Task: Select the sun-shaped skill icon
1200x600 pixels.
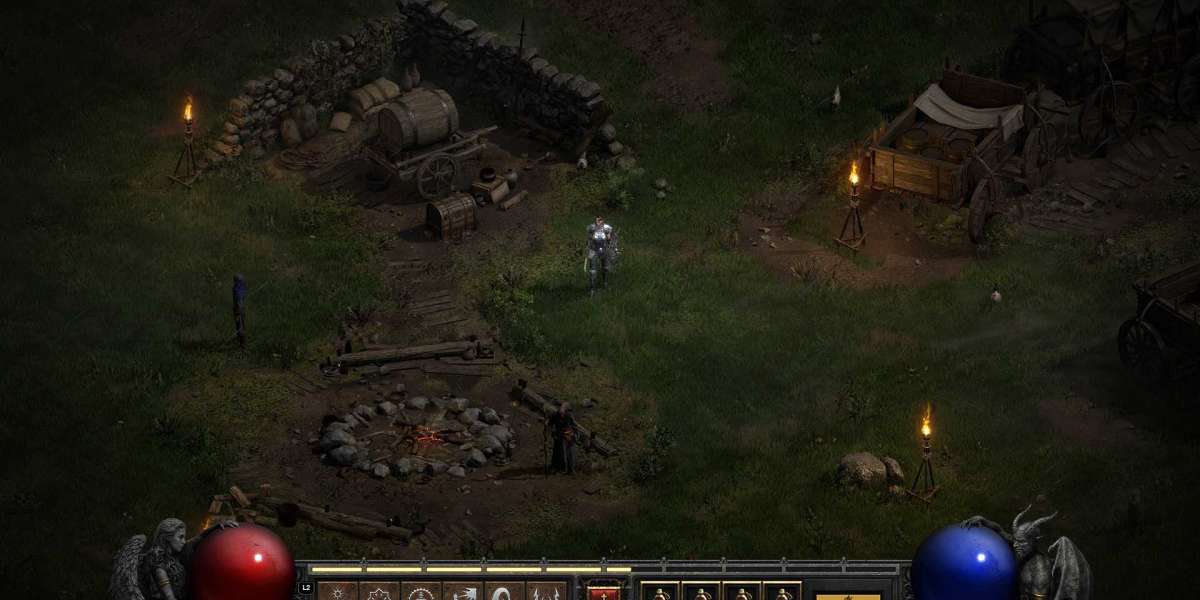Action: [337, 592]
